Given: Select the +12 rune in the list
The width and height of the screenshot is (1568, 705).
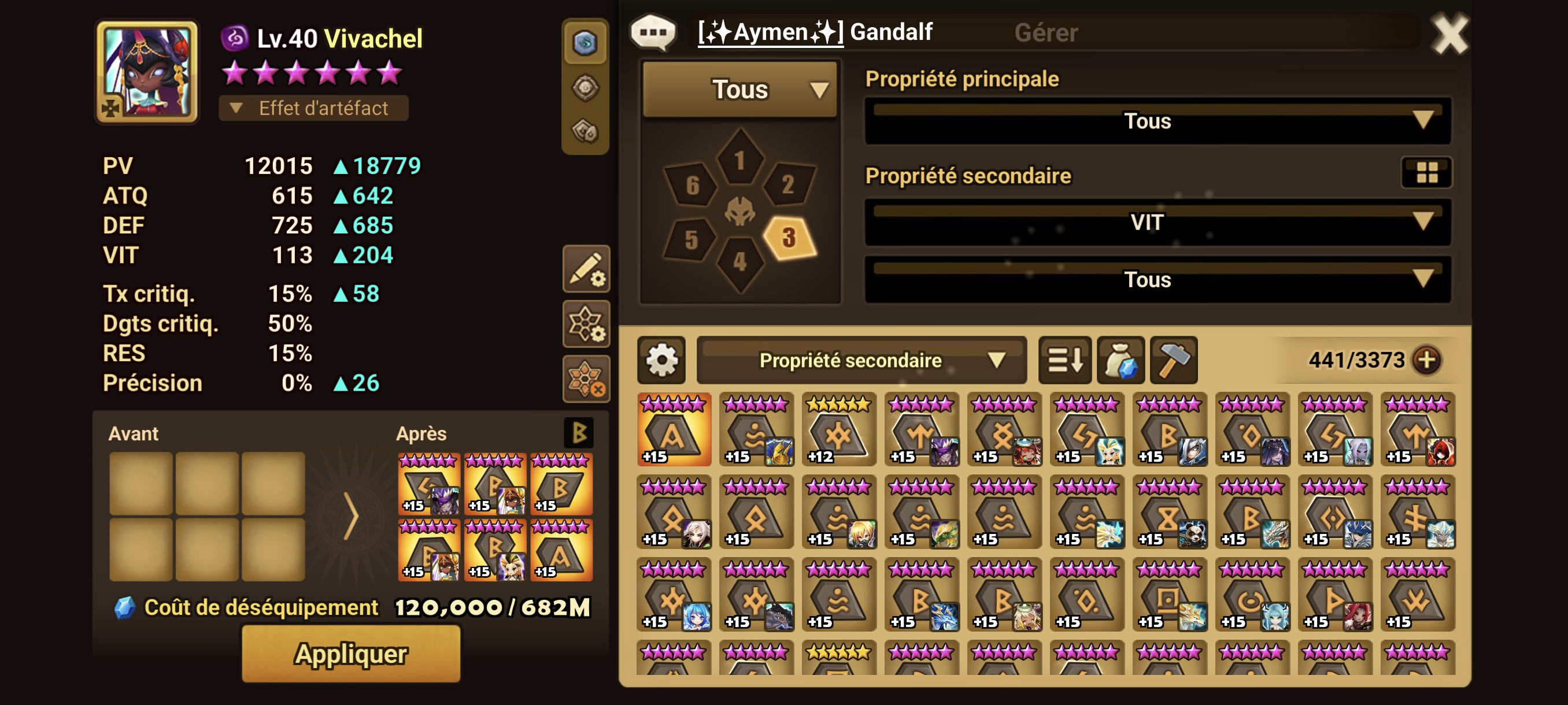Looking at the screenshot, I should (x=839, y=429).
